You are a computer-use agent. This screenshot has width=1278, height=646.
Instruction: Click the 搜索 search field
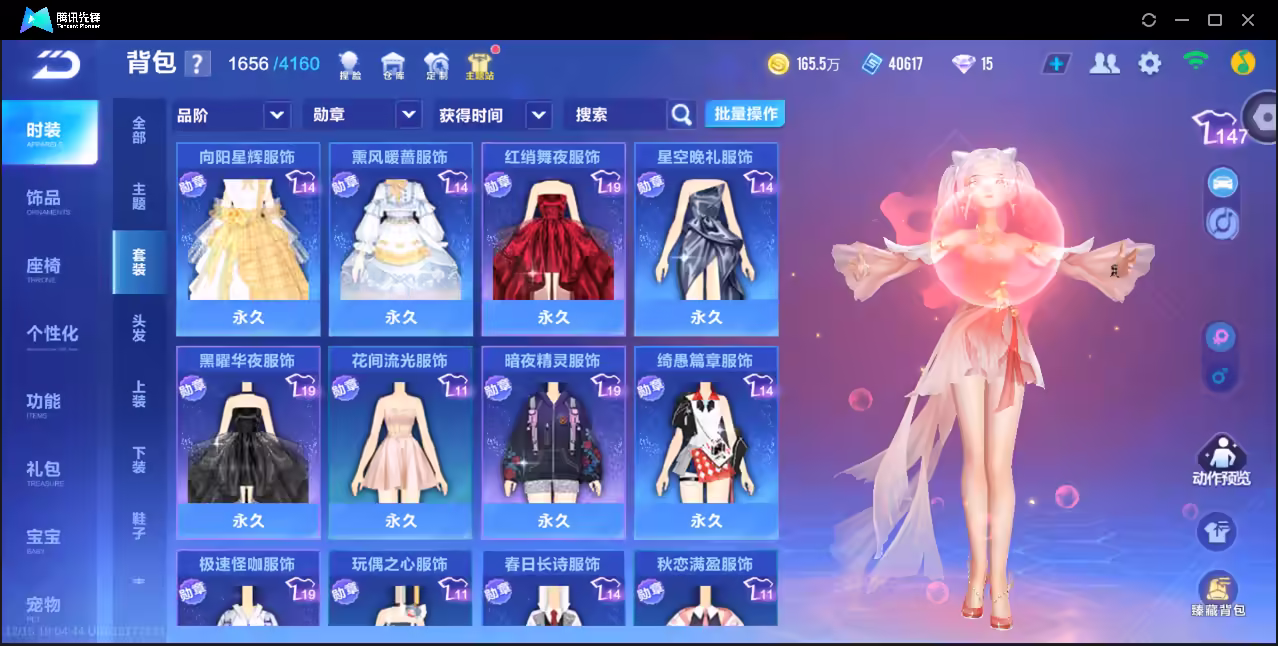(x=614, y=115)
